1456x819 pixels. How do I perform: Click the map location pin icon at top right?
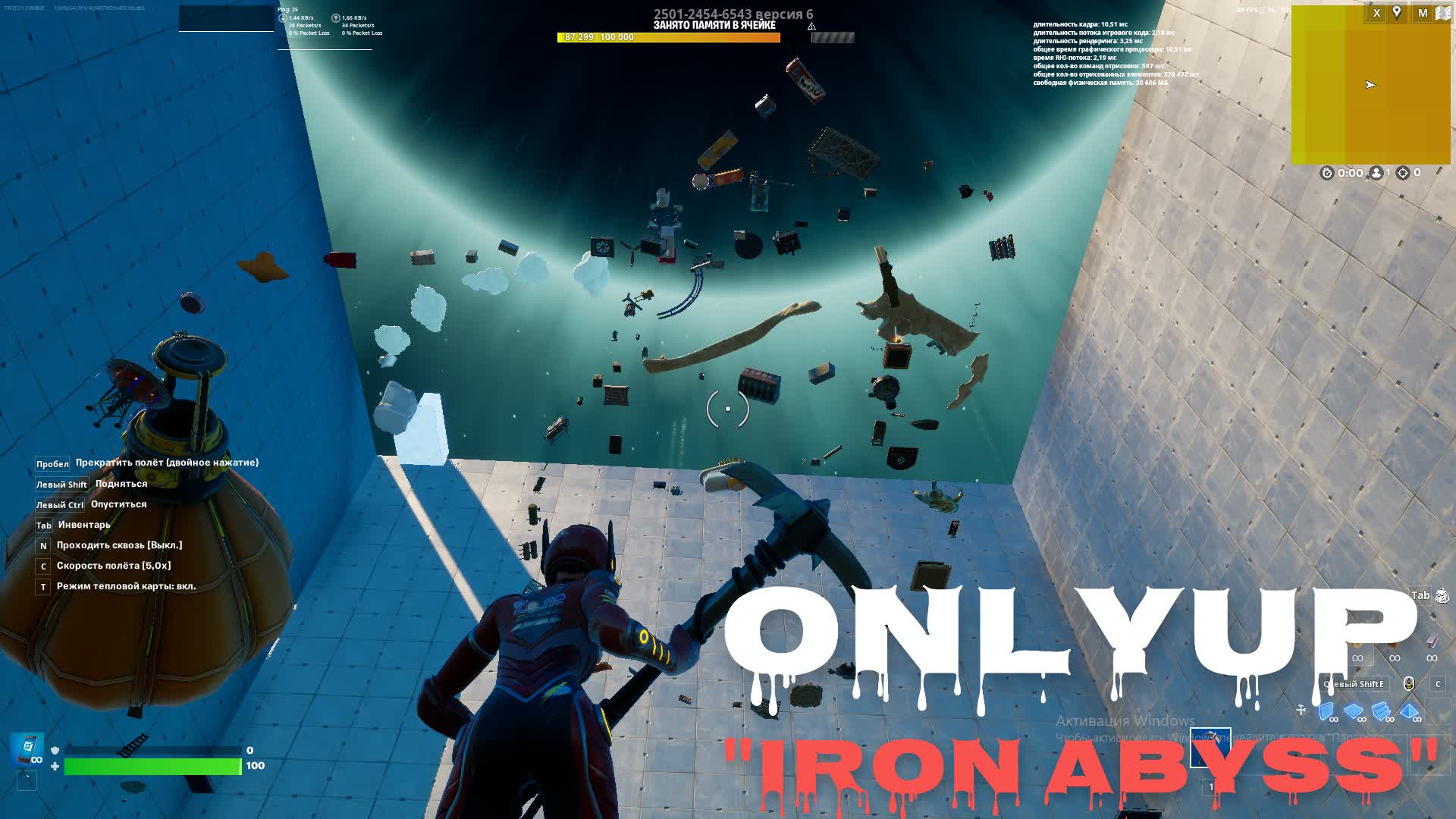pos(1397,13)
